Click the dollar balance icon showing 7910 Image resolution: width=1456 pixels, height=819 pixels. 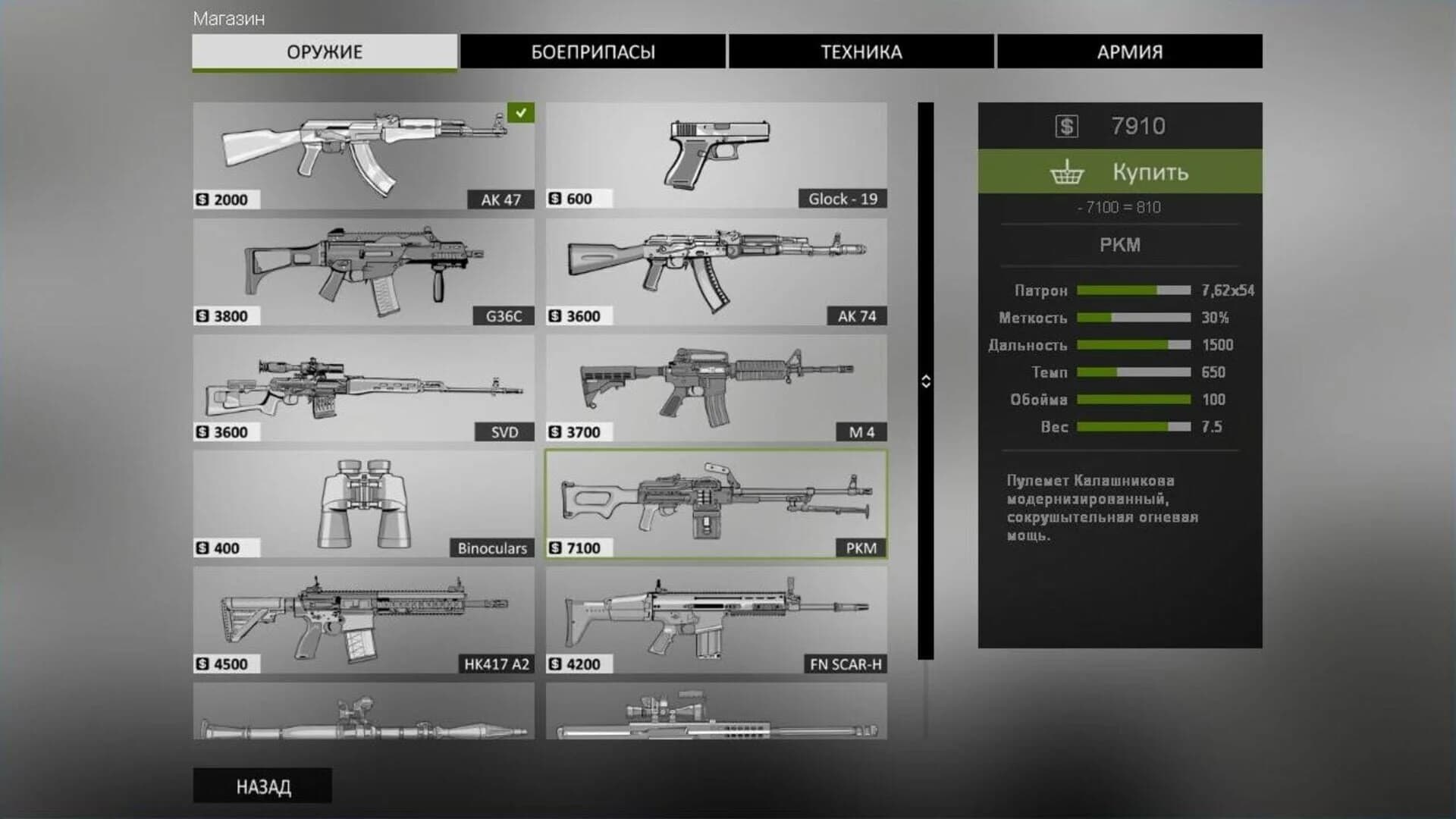tap(1068, 126)
